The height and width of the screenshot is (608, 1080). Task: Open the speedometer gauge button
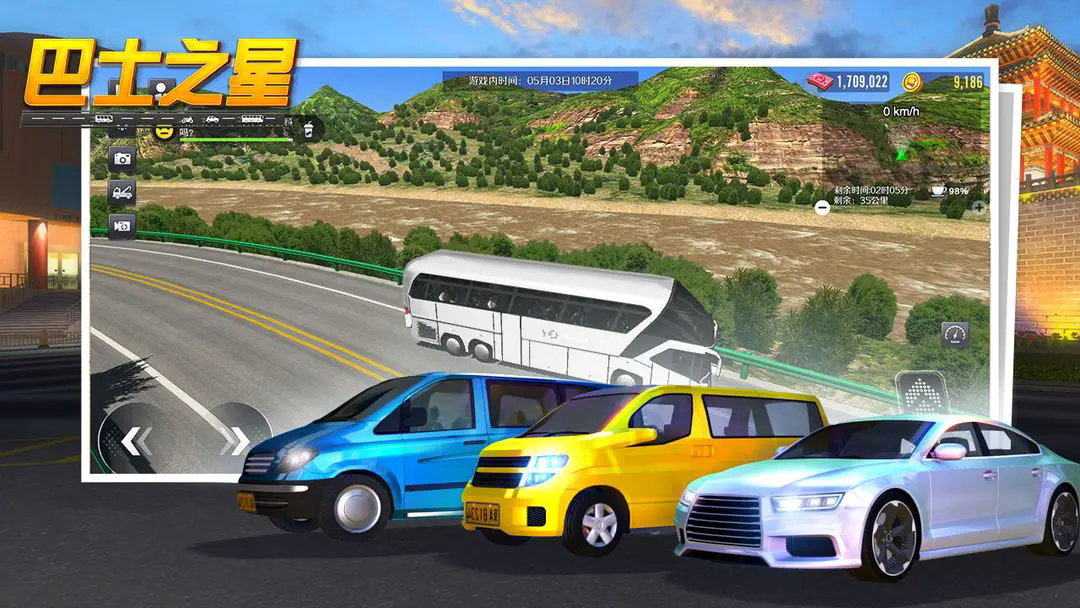coord(954,334)
